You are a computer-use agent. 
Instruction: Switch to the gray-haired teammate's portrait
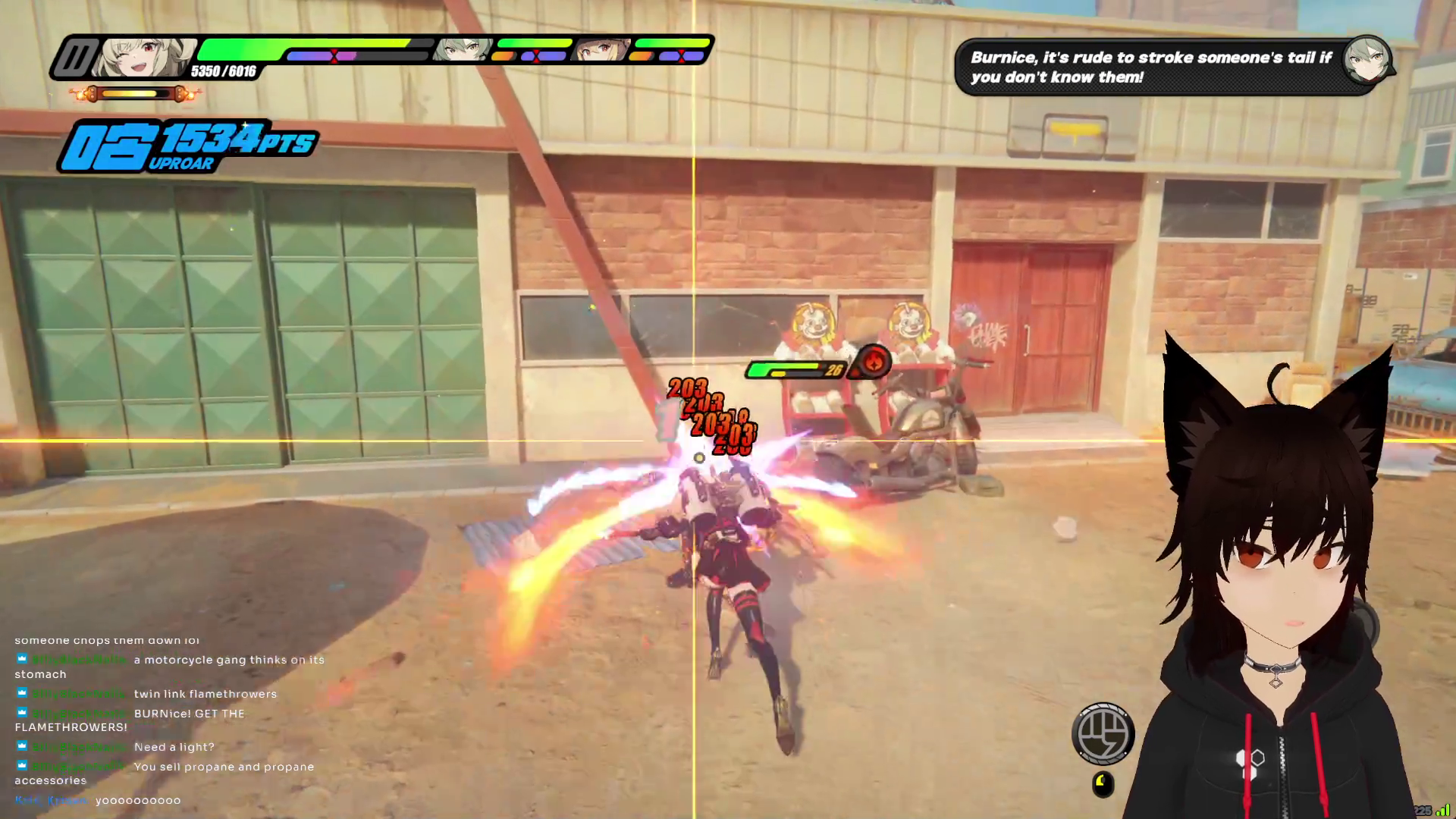(x=463, y=50)
